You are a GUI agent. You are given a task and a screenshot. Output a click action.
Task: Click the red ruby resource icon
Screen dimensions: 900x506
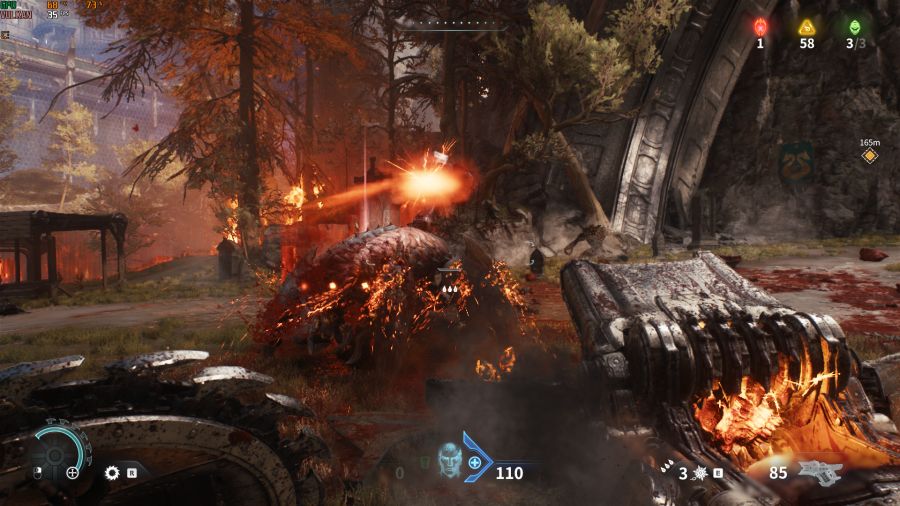[760, 27]
